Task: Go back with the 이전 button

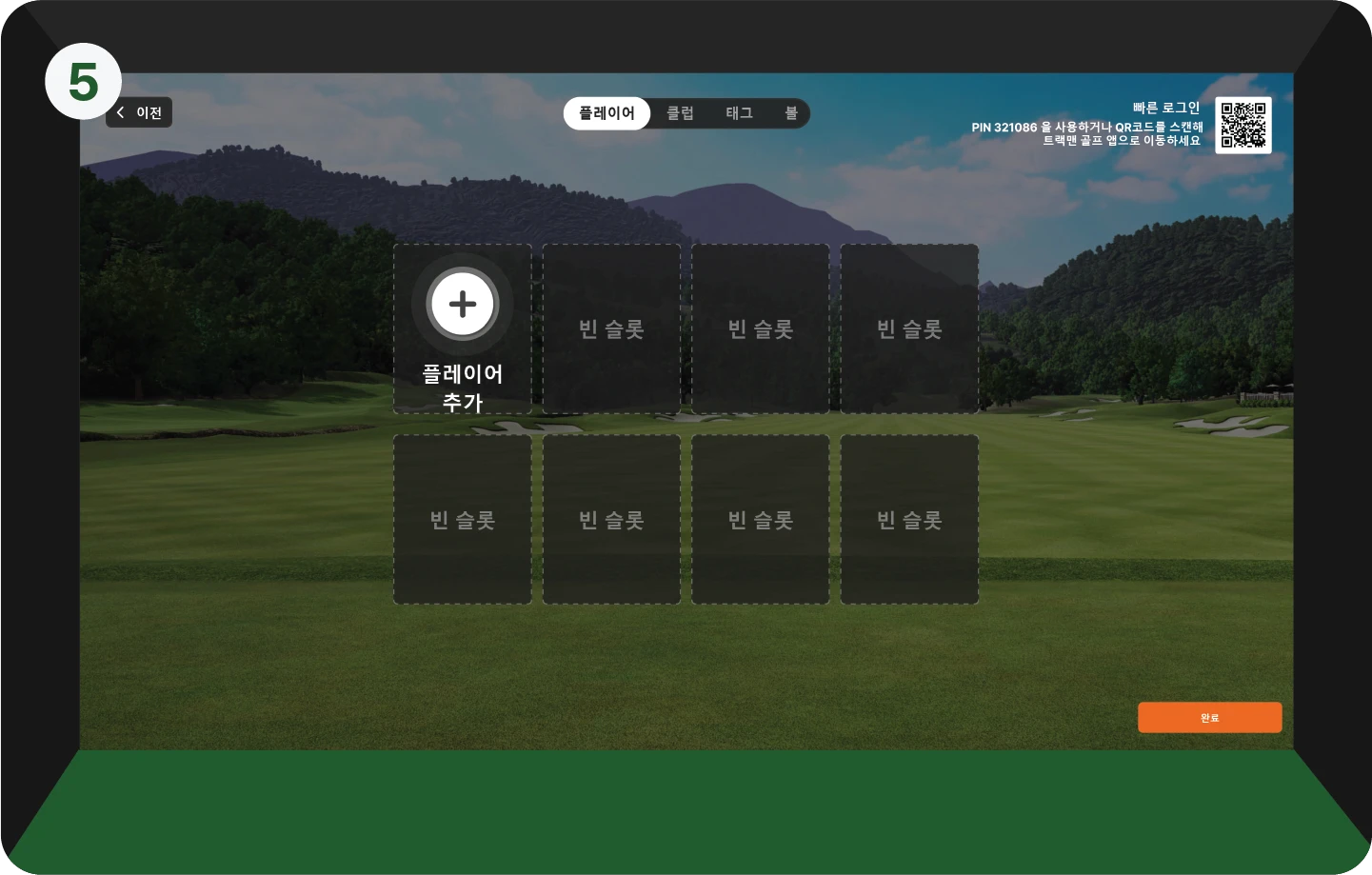Action: [139, 112]
